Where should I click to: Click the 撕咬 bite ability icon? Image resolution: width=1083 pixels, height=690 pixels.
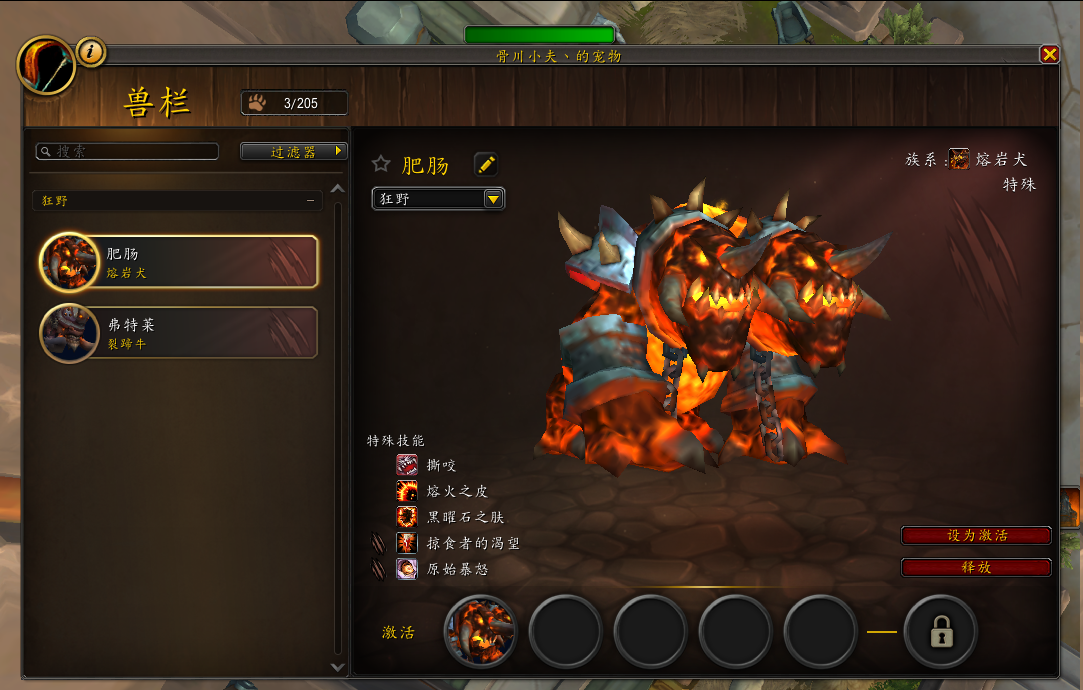tap(407, 465)
